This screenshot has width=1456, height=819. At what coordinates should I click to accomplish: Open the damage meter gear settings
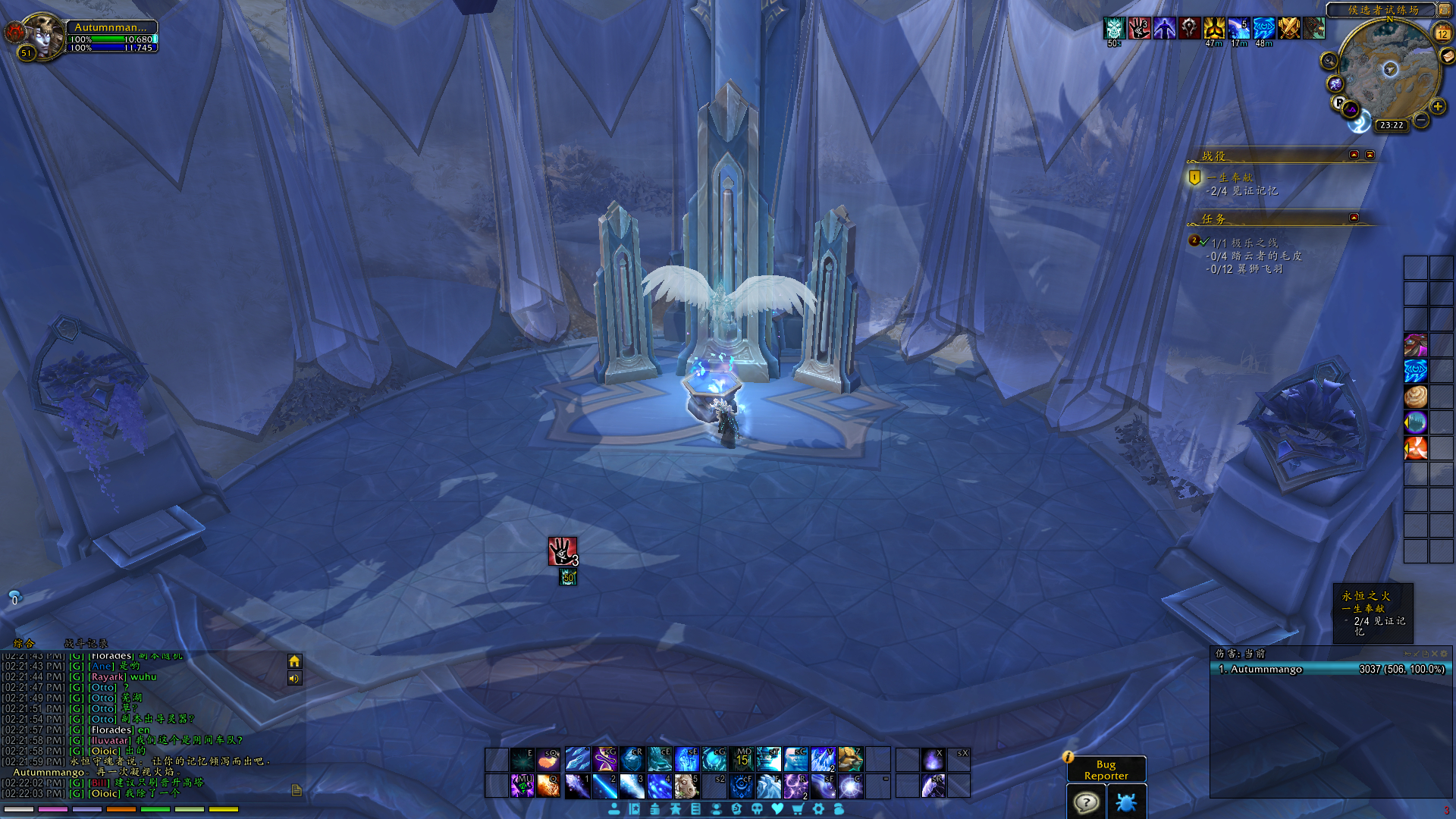tap(1443, 654)
